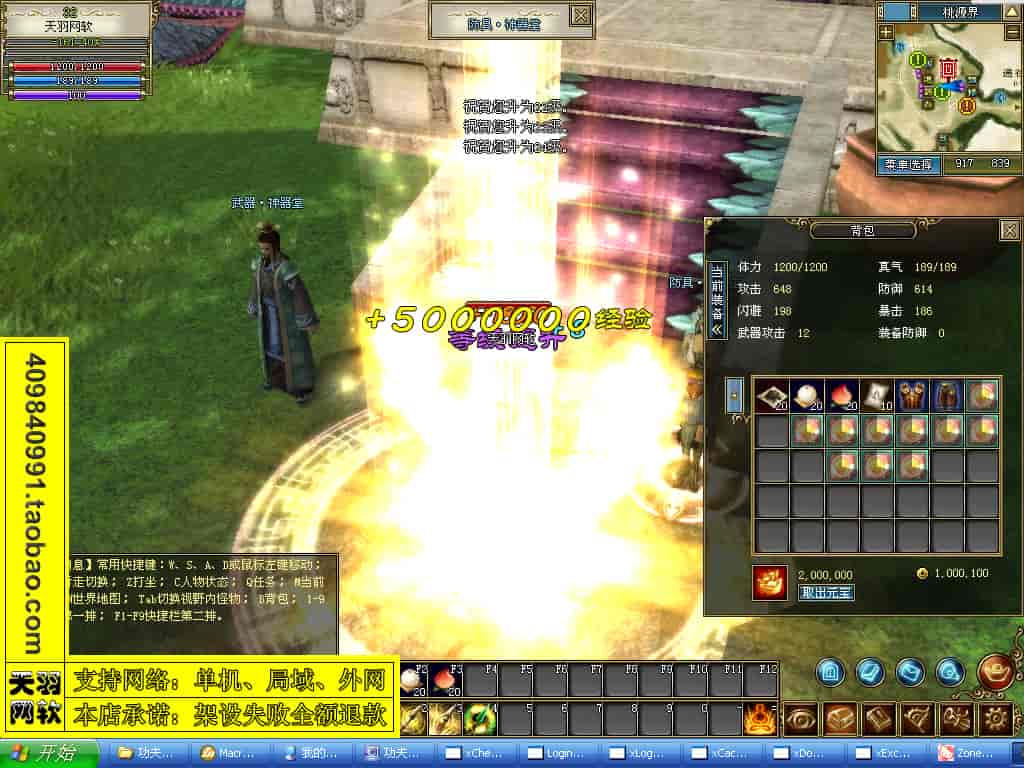Click the 取出元宝 withdraw ingot button

(826, 592)
